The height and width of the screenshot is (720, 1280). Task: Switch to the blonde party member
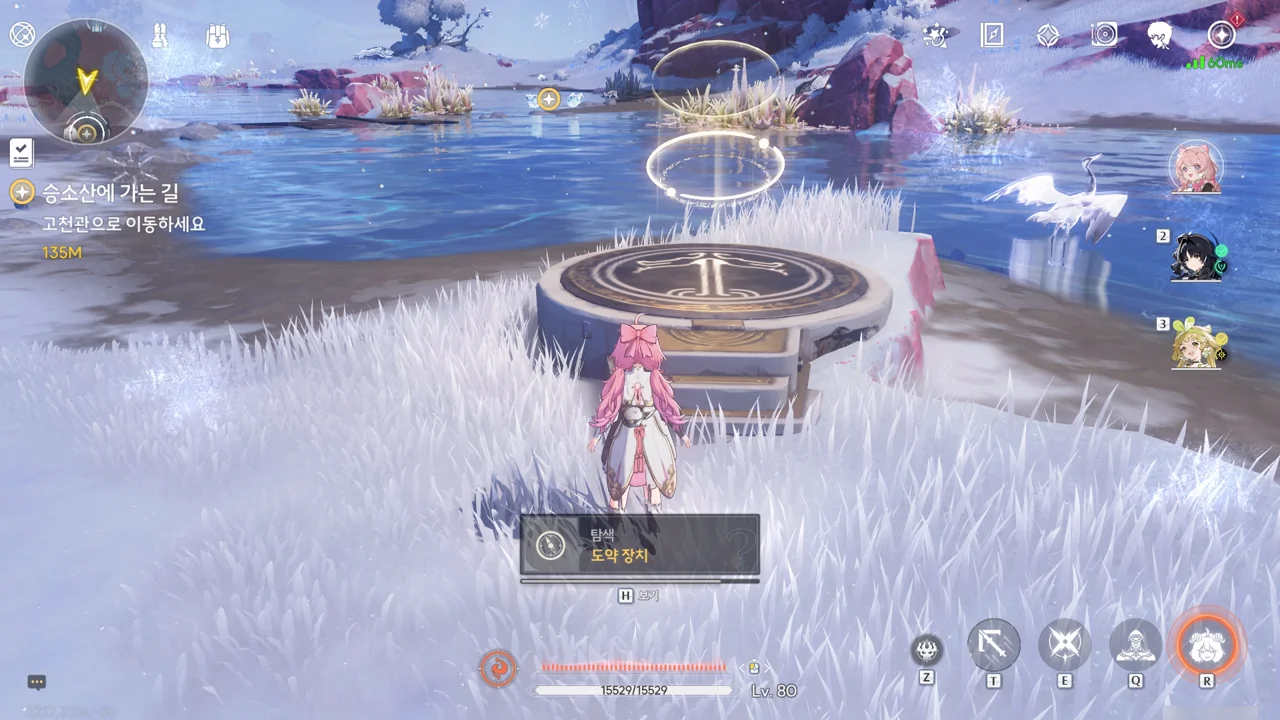(x=1197, y=345)
